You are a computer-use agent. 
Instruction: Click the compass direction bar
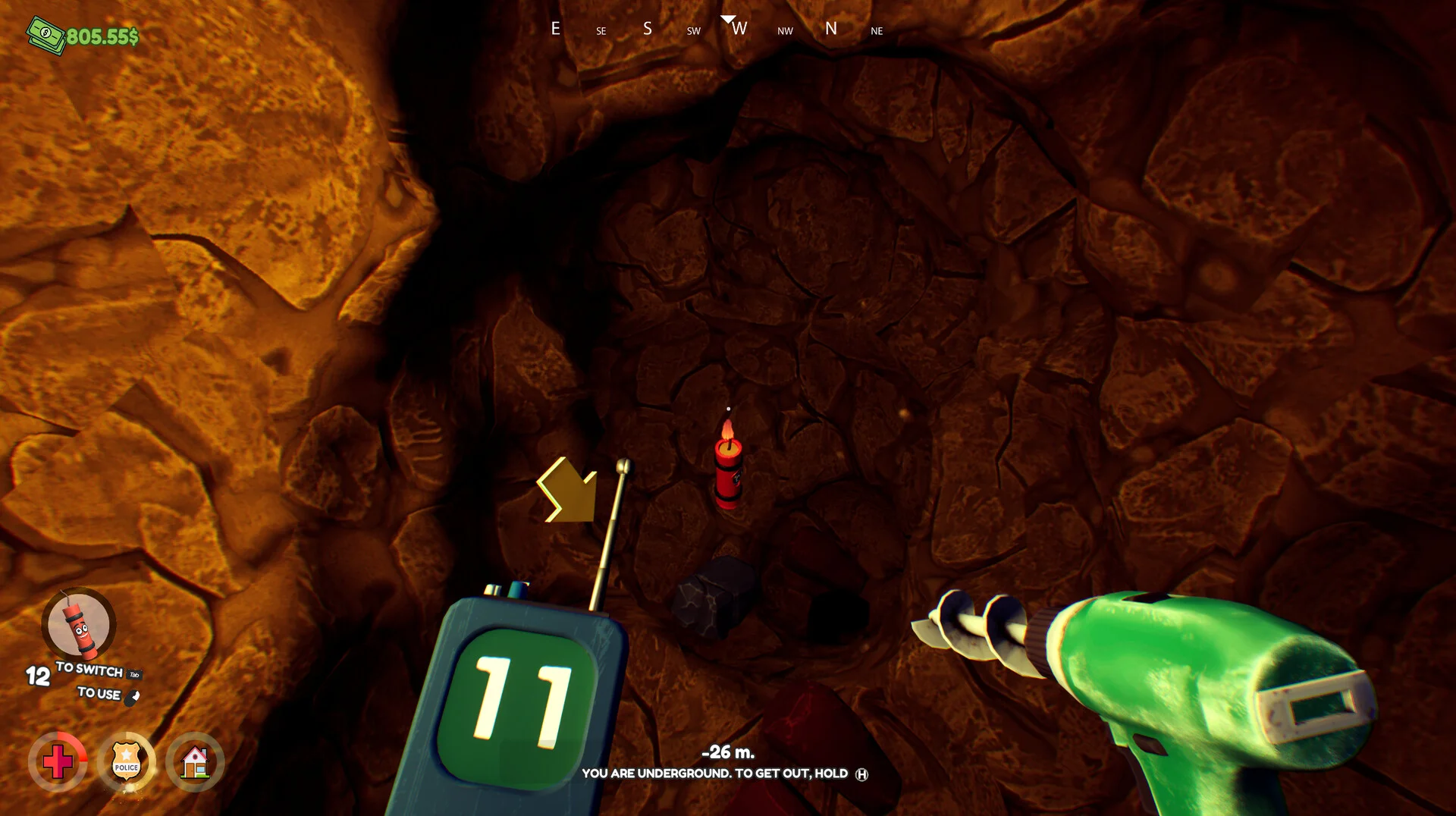coord(716,30)
